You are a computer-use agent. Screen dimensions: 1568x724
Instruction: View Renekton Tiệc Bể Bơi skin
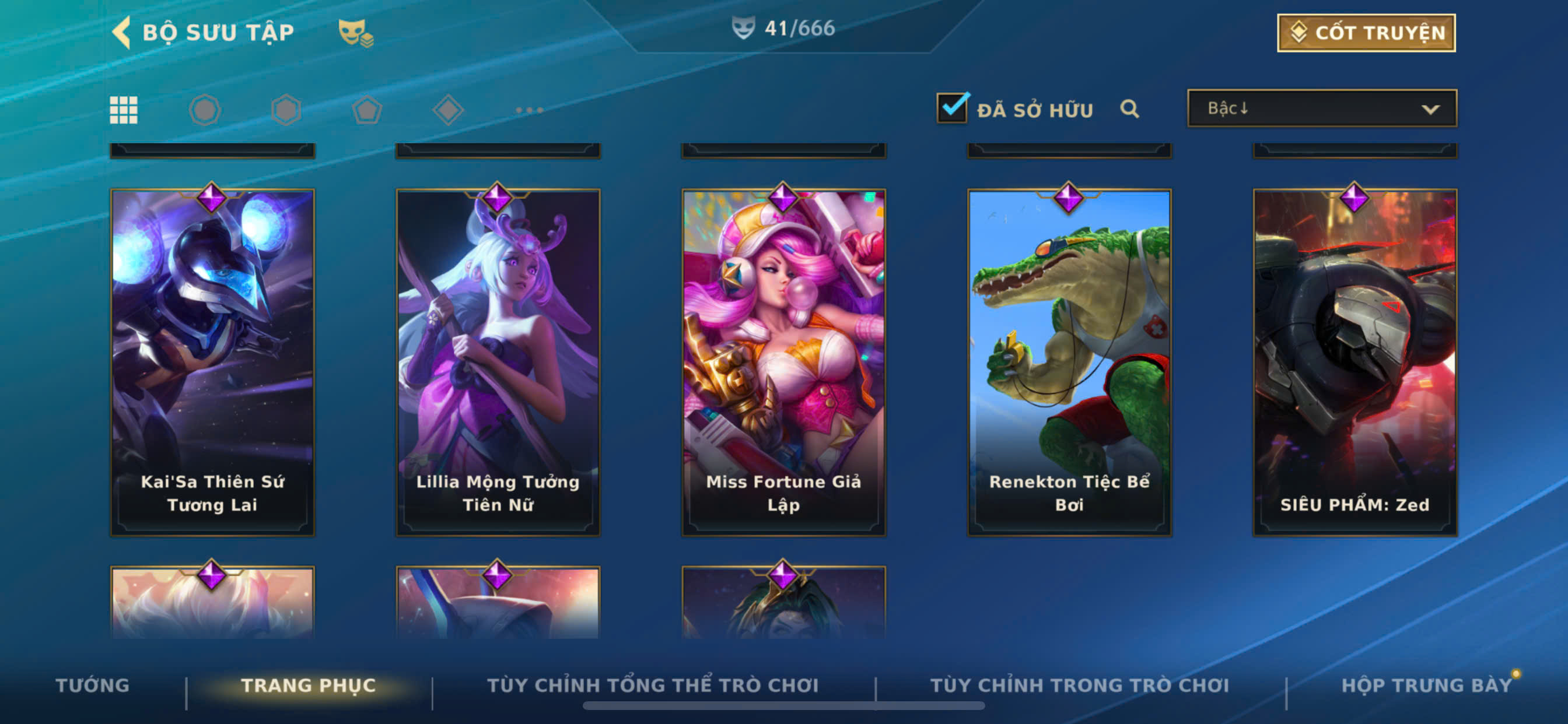point(1069,363)
